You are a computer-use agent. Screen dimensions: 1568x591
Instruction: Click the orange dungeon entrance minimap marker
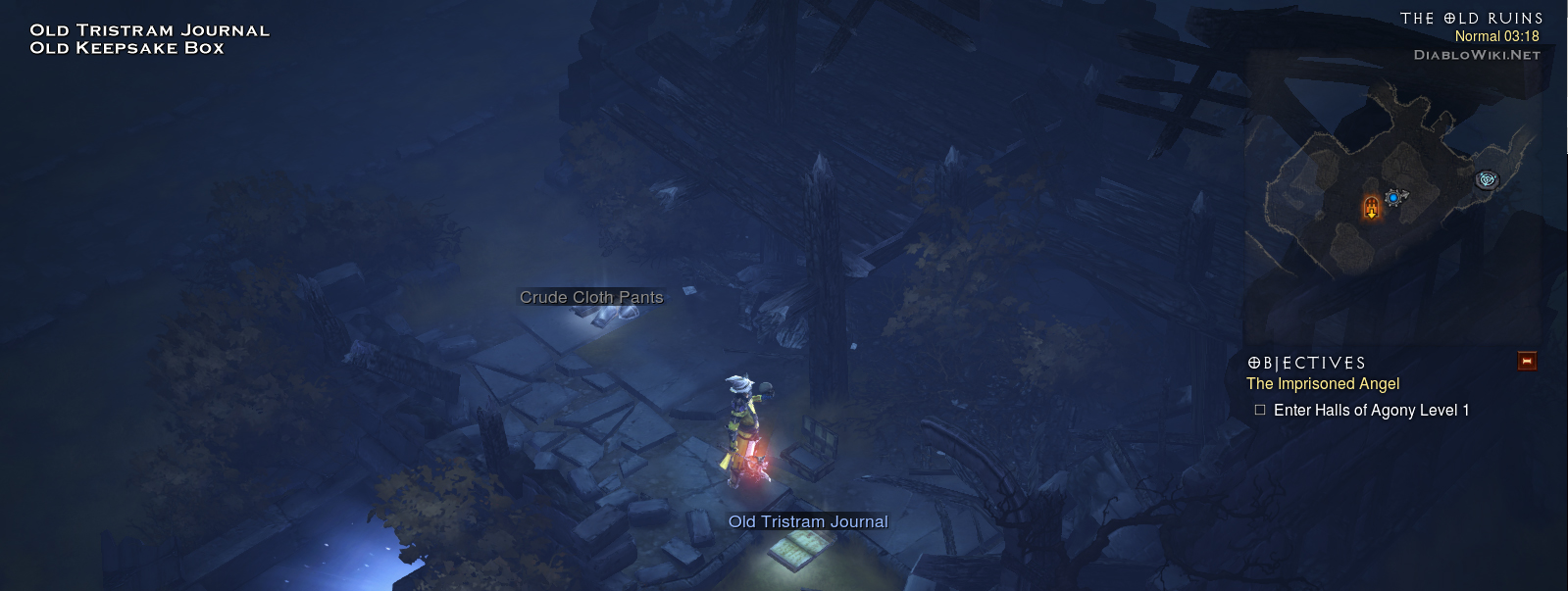pyautogui.click(x=1371, y=207)
